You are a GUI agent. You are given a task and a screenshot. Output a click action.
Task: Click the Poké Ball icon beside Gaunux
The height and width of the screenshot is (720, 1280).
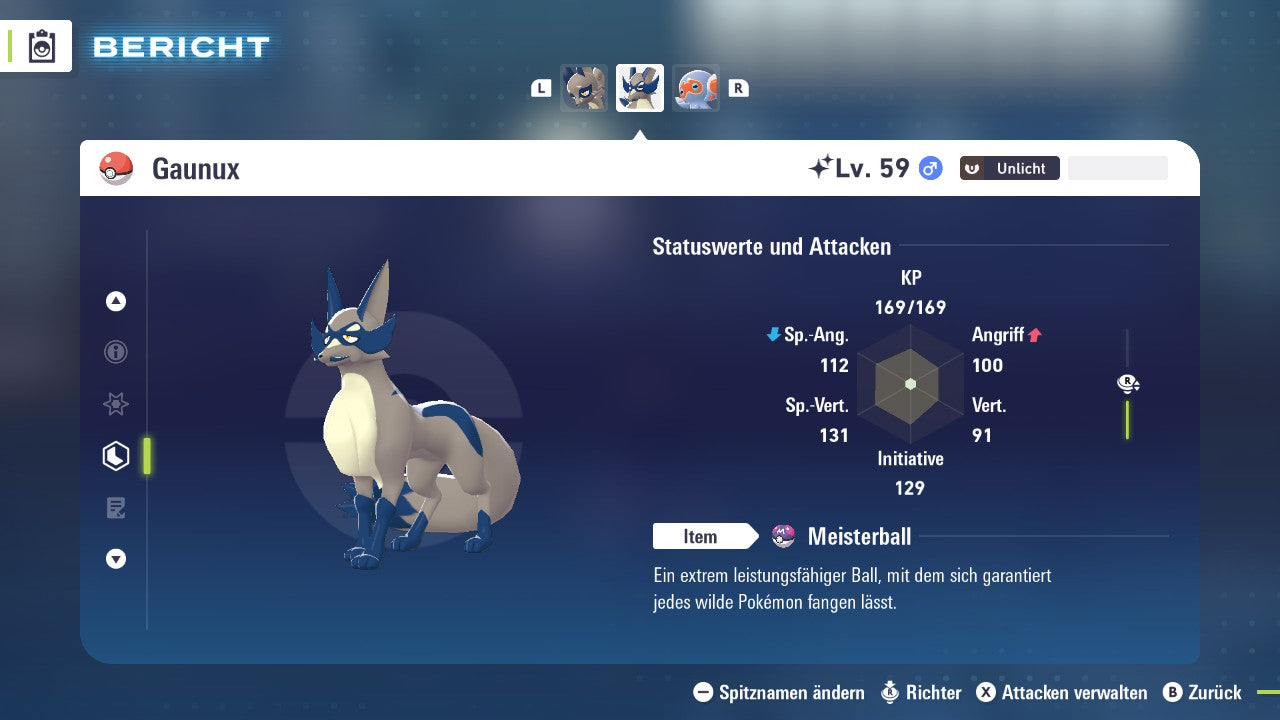pos(116,168)
